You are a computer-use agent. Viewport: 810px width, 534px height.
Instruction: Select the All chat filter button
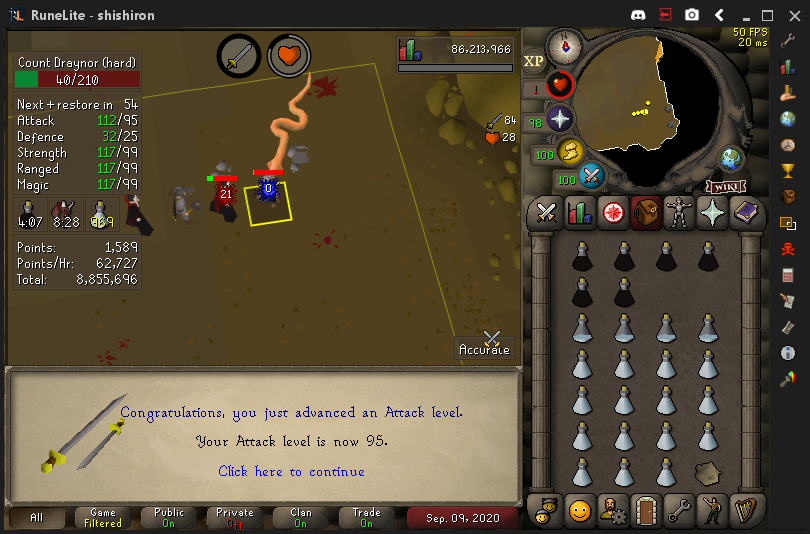(x=37, y=517)
